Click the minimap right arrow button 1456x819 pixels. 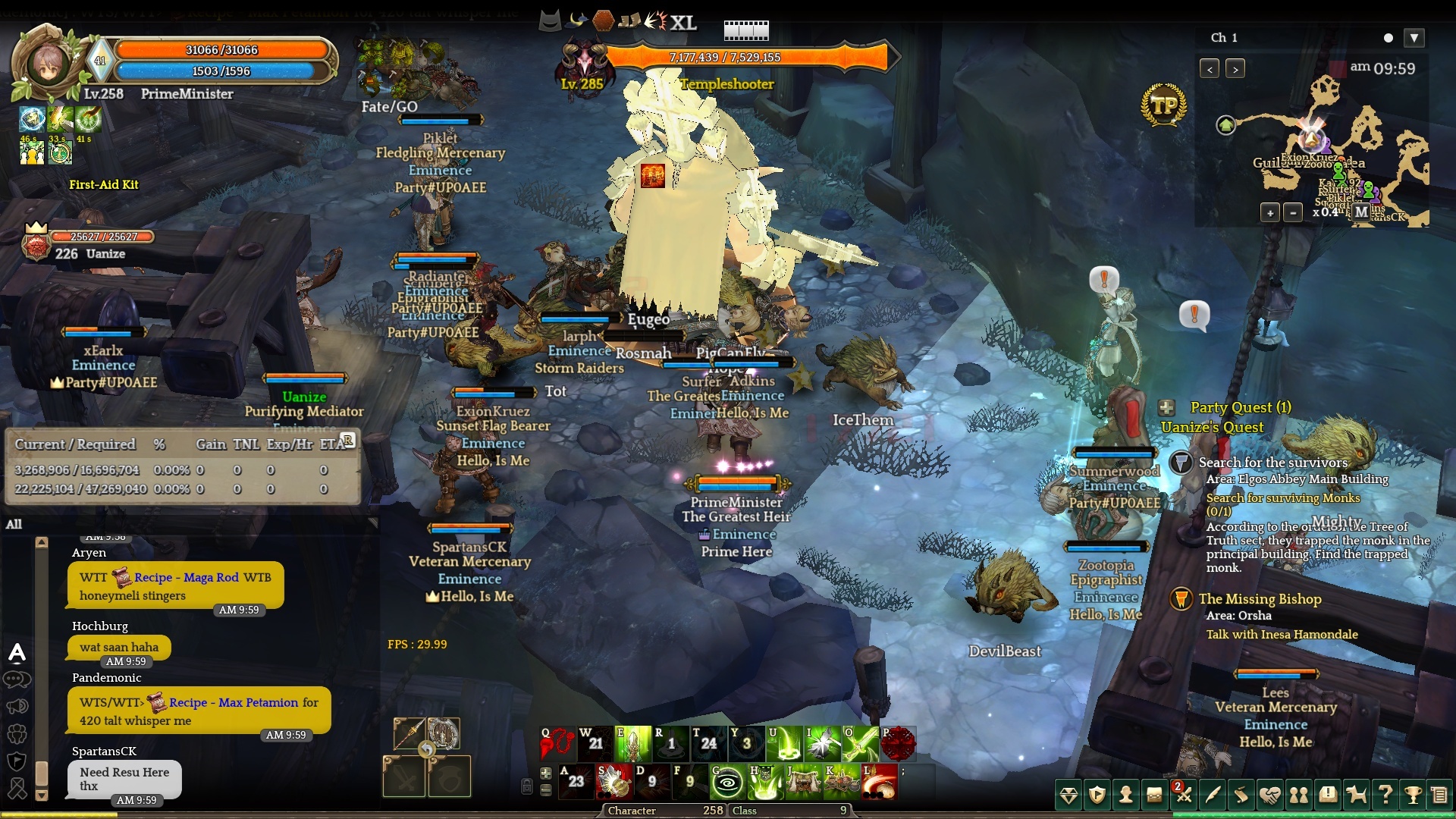(x=1235, y=69)
